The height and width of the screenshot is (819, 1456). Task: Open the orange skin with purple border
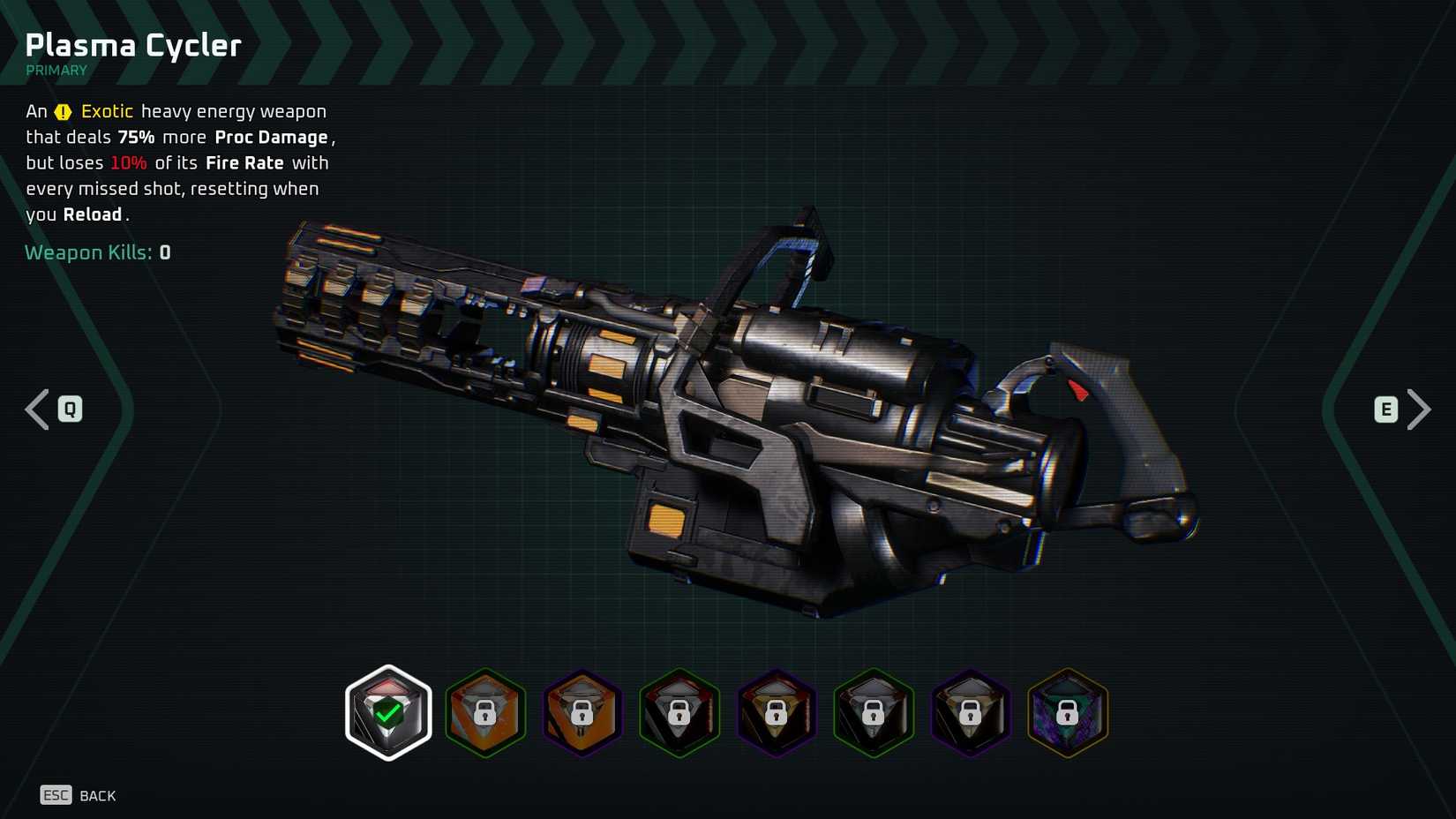(582, 713)
